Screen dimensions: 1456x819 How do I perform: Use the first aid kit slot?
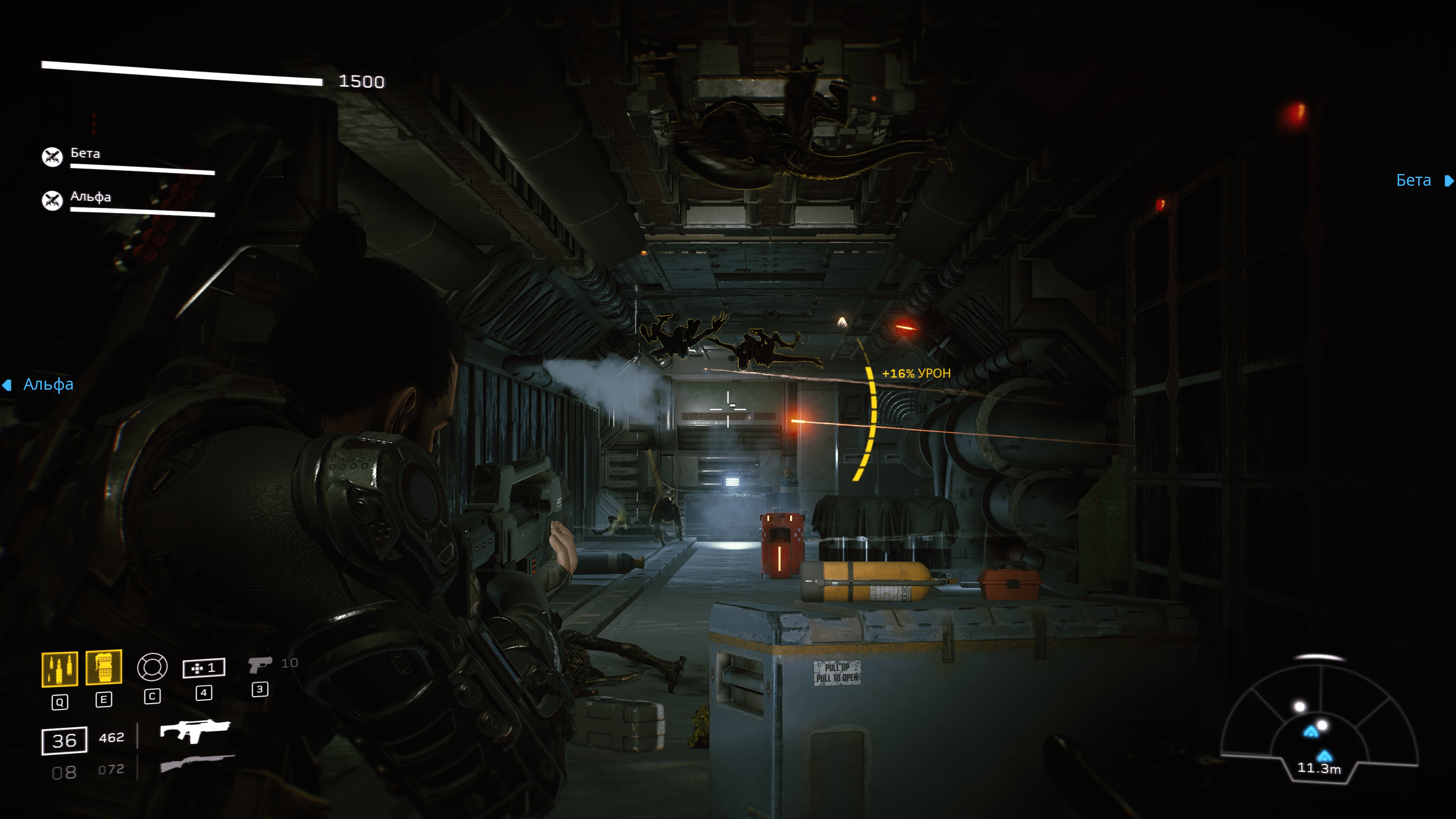[x=204, y=668]
